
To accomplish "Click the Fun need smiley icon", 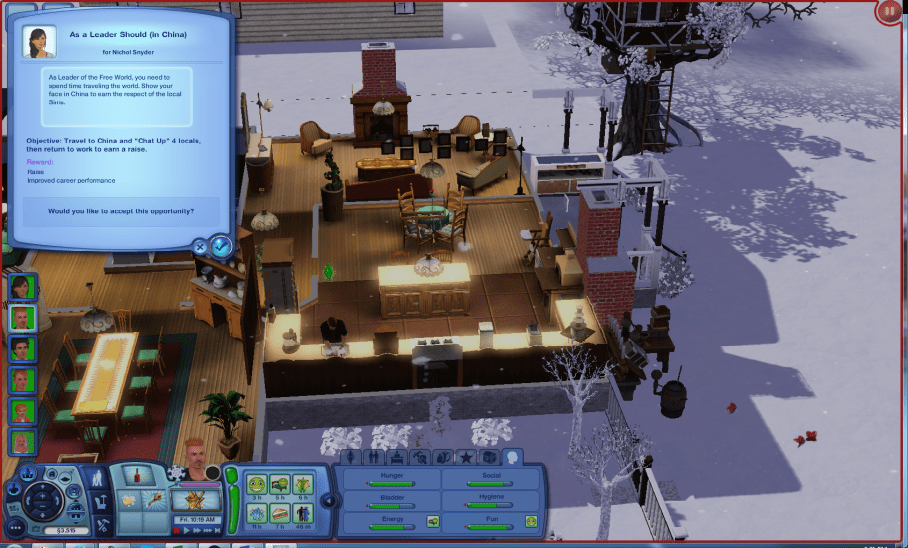I will 531,521.
